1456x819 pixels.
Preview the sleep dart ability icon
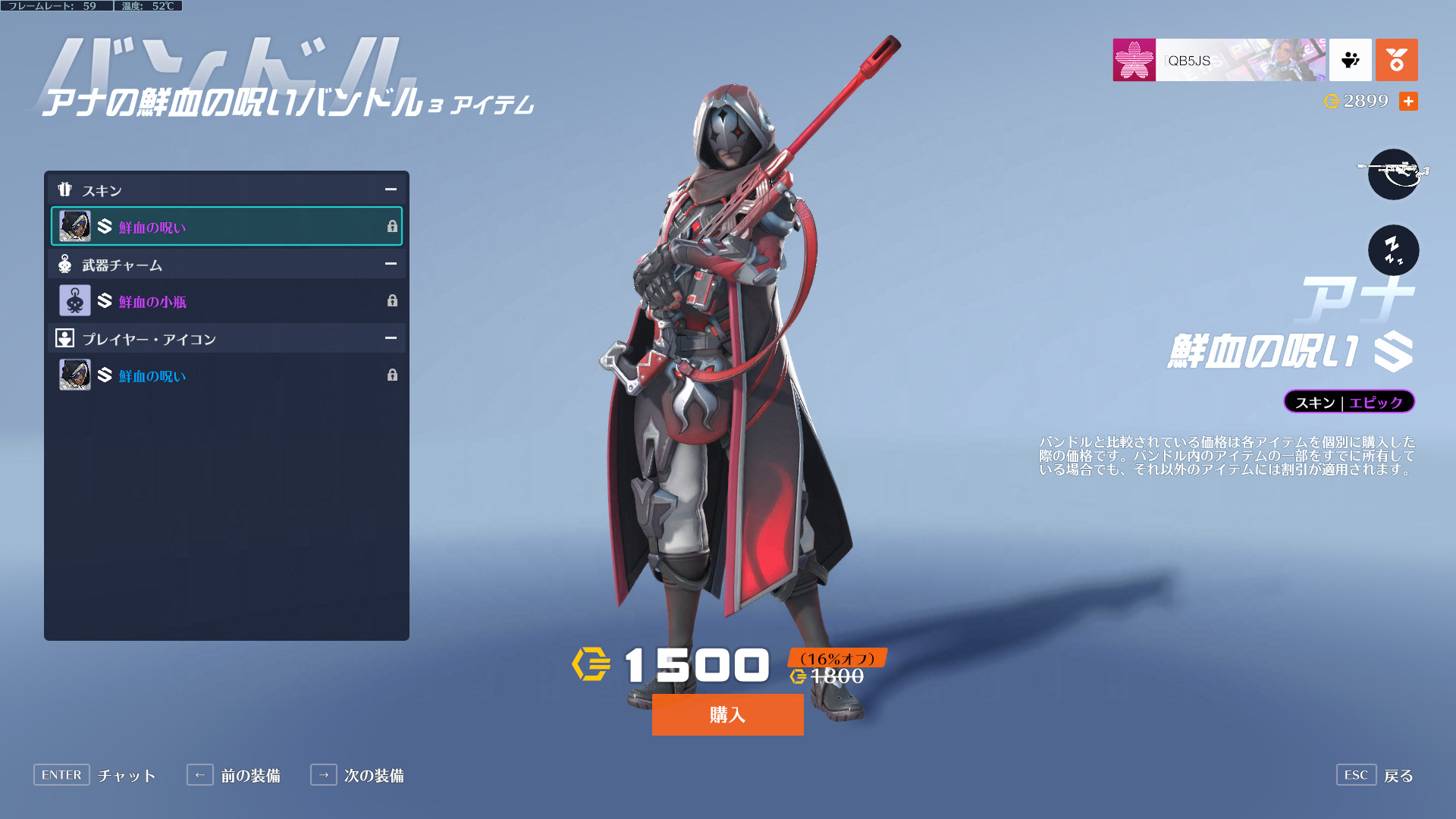pyautogui.click(x=1393, y=249)
